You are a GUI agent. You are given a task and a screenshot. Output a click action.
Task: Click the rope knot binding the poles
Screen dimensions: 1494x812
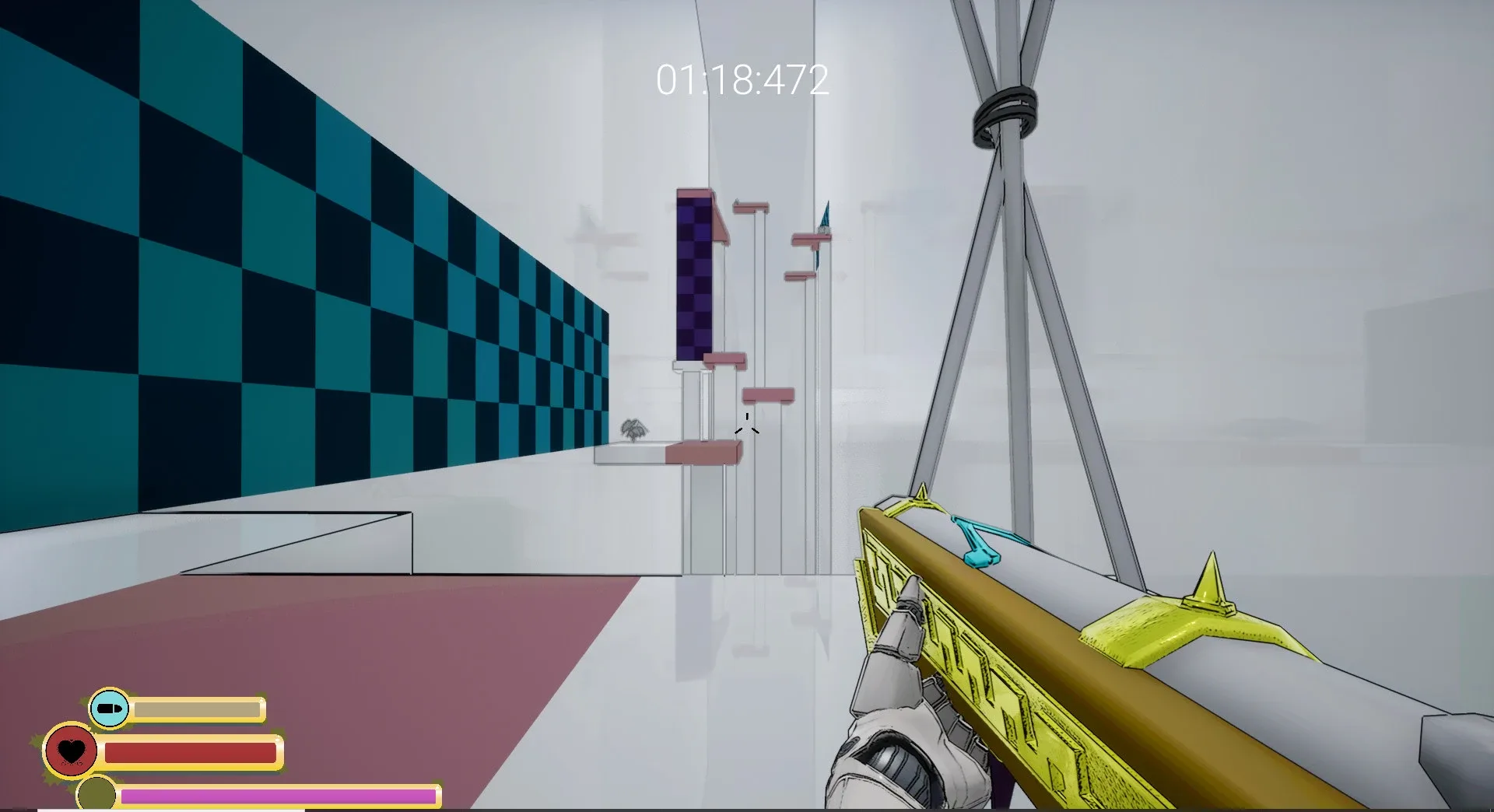pyautogui.click(x=1003, y=113)
